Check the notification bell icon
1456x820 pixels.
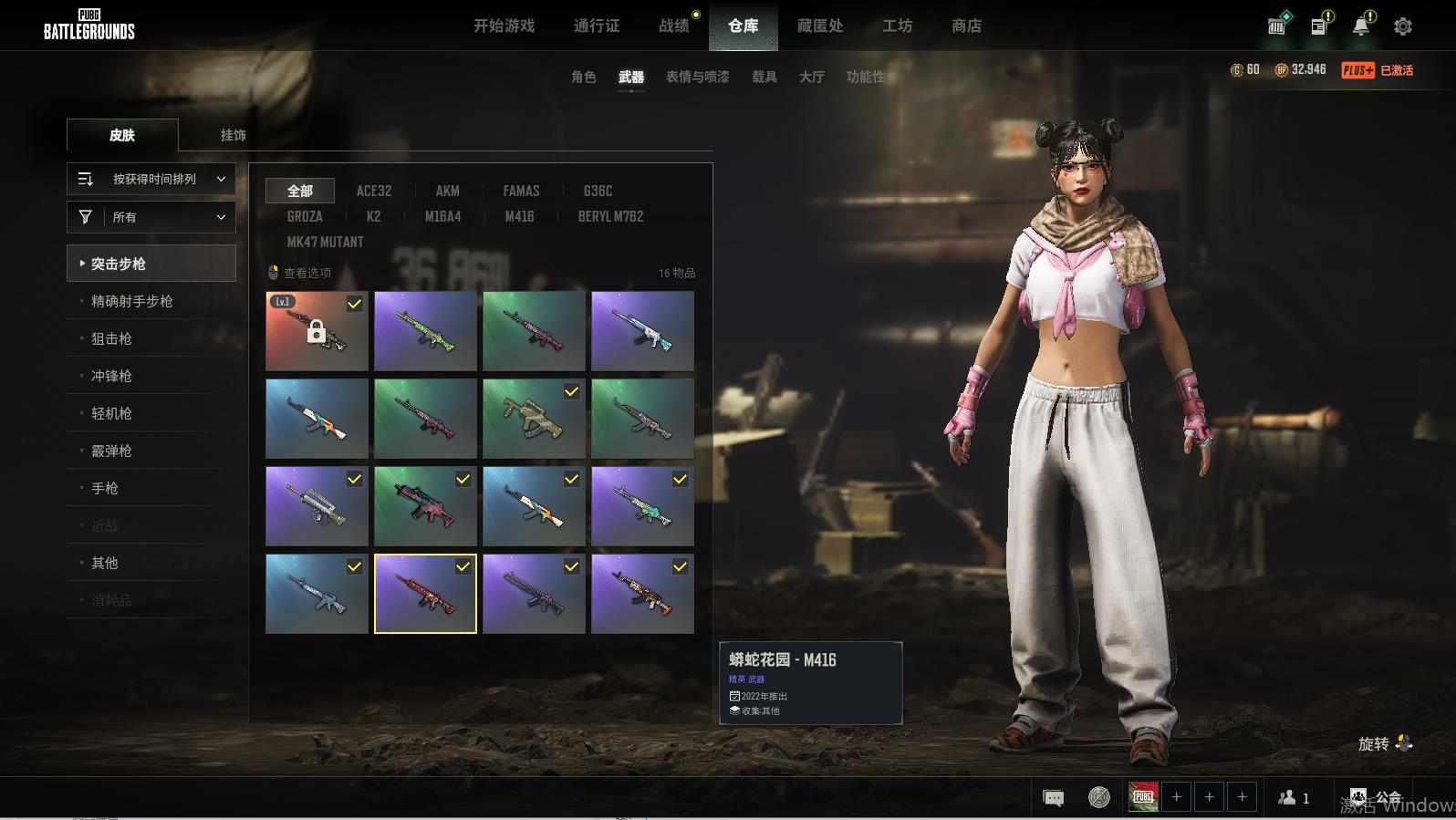(1361, 26)
